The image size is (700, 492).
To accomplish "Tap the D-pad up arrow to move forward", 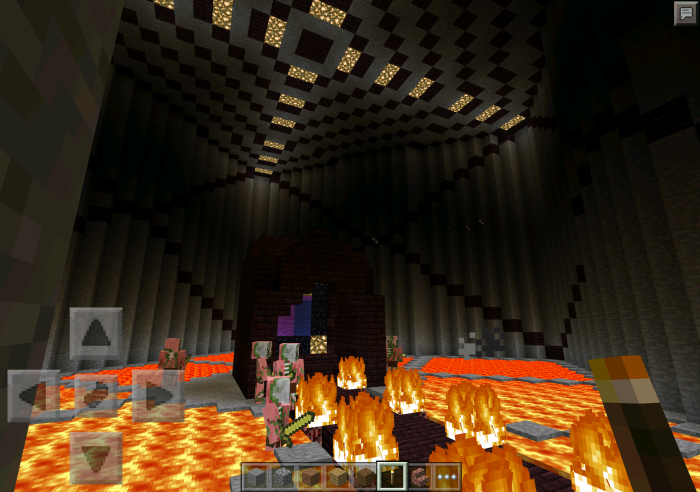I will (x=96, y=334).
